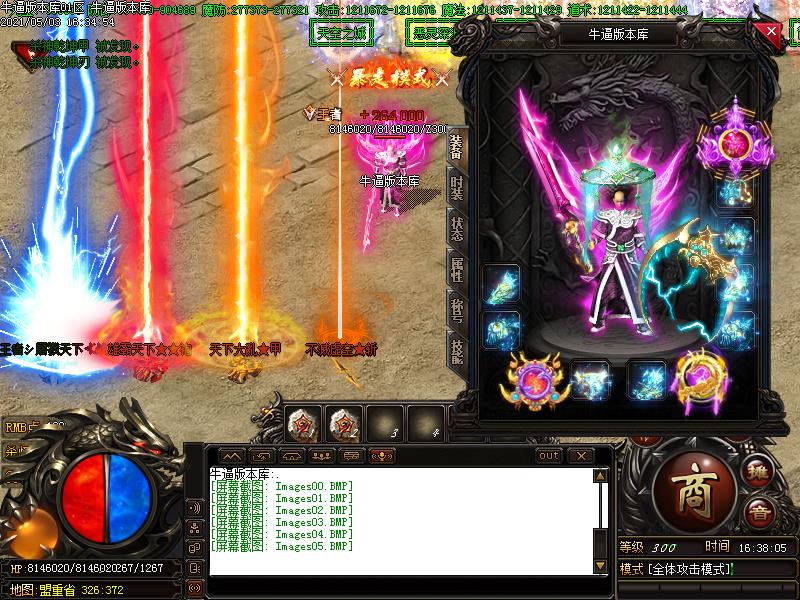
Task: Switch to the 称号 title tab
Action: pyautogui.click(x=456, y=308)
